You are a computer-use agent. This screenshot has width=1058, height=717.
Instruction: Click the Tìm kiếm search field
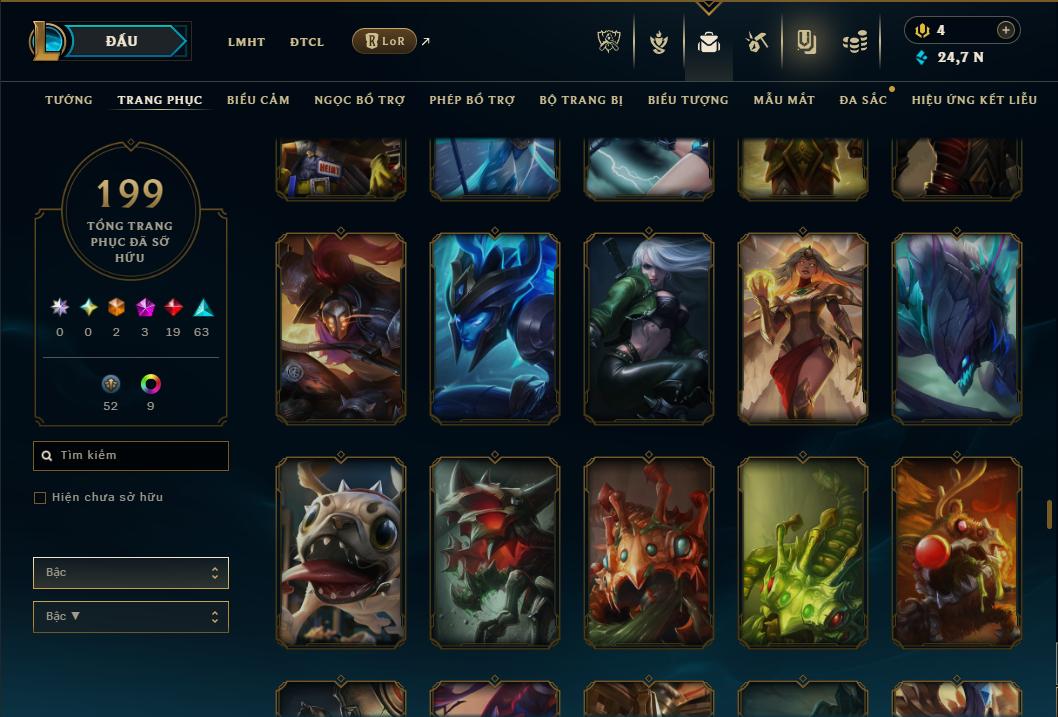(131, 456)
